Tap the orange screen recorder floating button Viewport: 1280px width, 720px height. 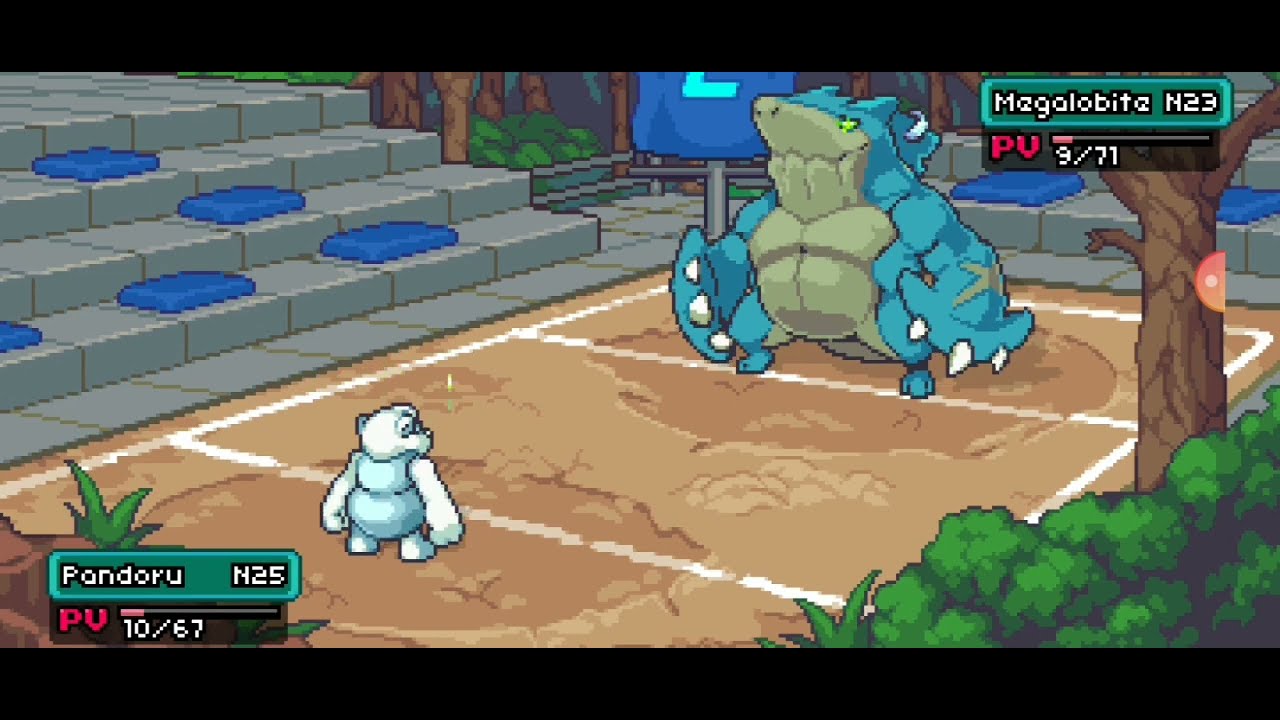click(x=1210, y=281)
